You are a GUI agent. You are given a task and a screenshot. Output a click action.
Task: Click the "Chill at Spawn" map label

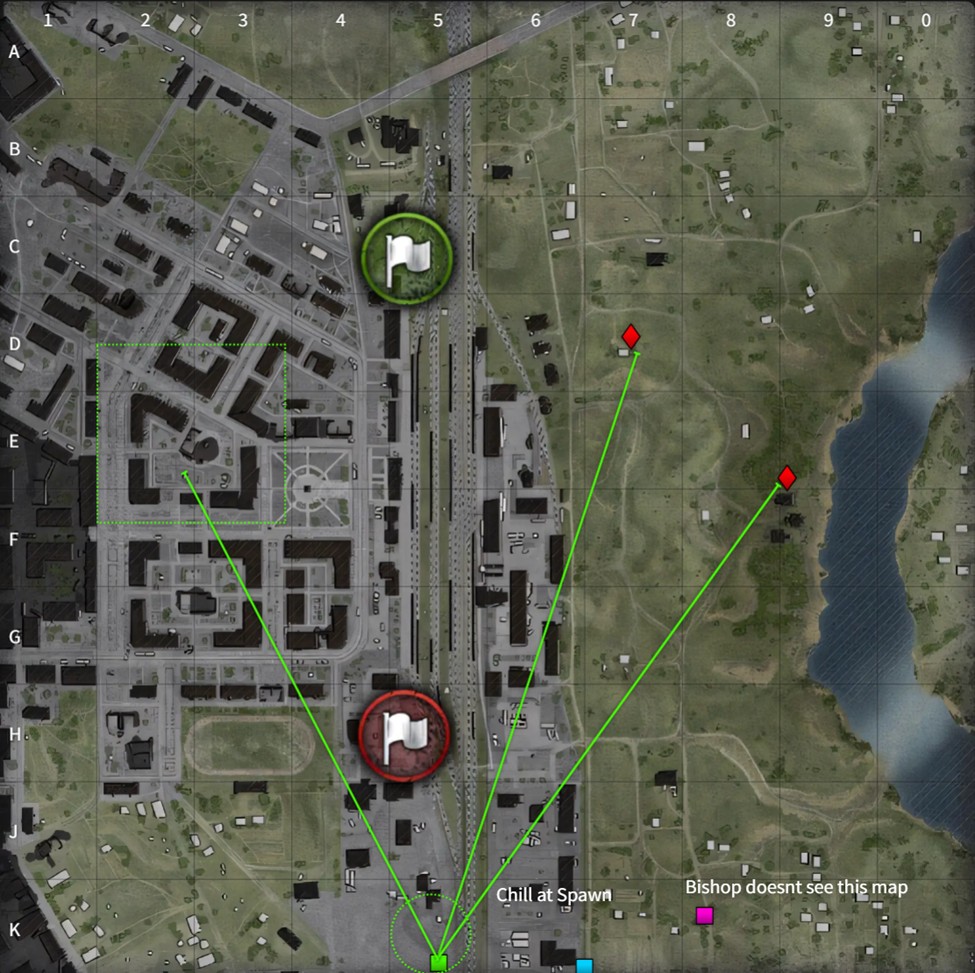[553, 895]
